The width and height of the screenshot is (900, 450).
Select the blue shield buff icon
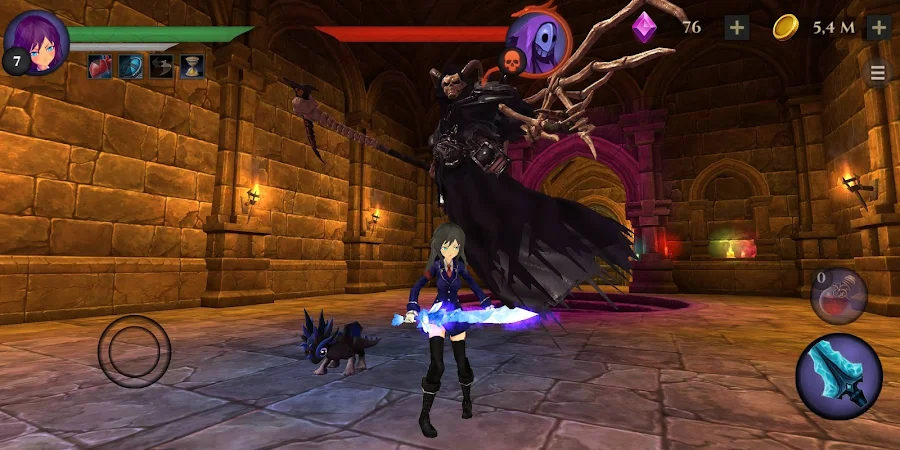(x=130, y=66)
